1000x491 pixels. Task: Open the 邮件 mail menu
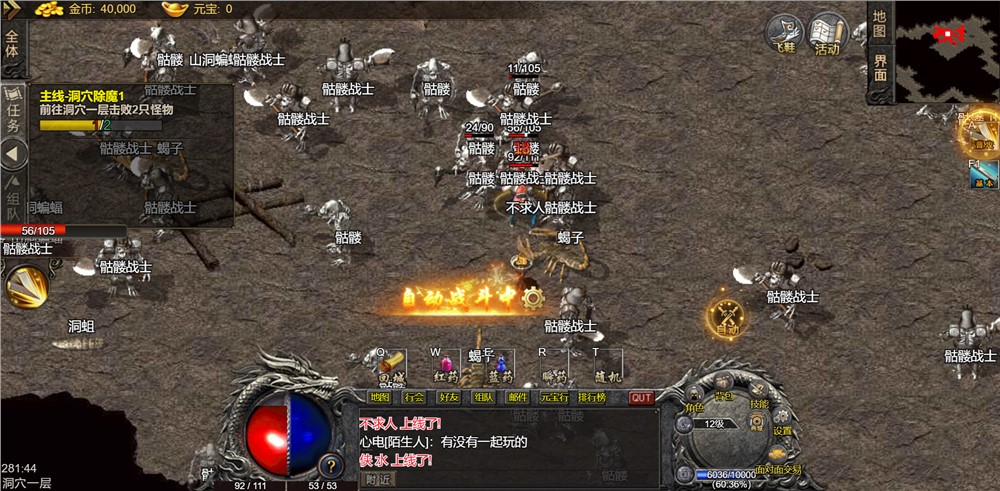pyautogui.click(x=518, y=397)
